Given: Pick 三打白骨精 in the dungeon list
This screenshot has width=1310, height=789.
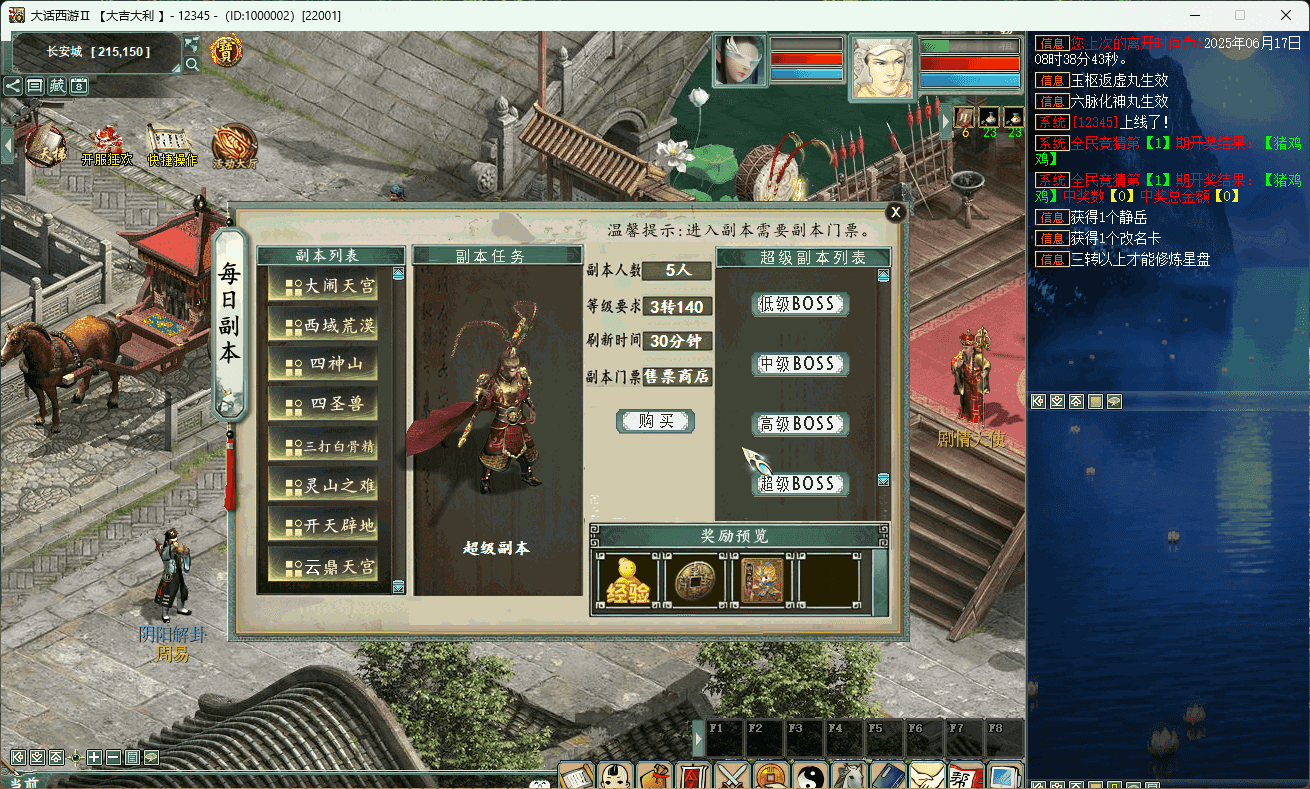Looking at the screenshot, I should pyautogui.click(x=323, y=446).
